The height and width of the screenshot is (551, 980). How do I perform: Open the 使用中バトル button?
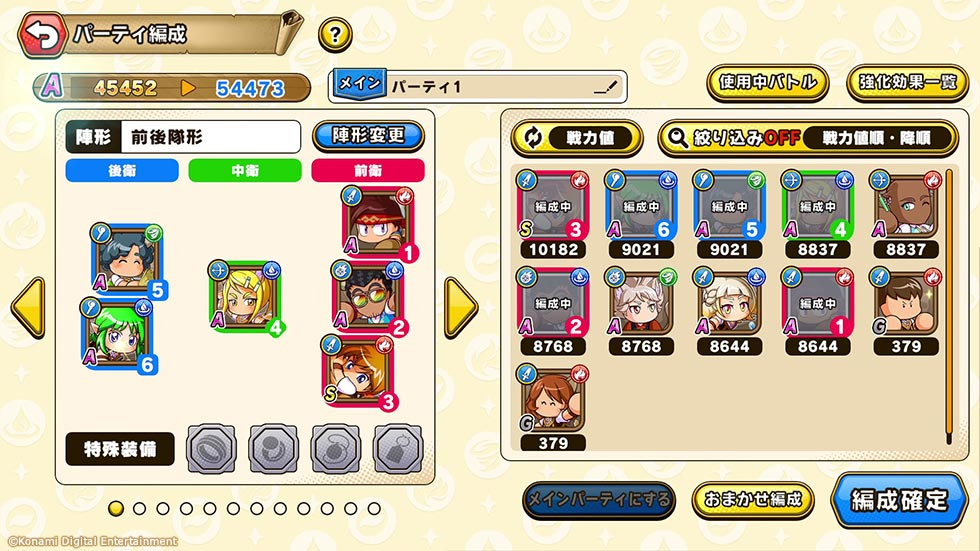point(767,83)
